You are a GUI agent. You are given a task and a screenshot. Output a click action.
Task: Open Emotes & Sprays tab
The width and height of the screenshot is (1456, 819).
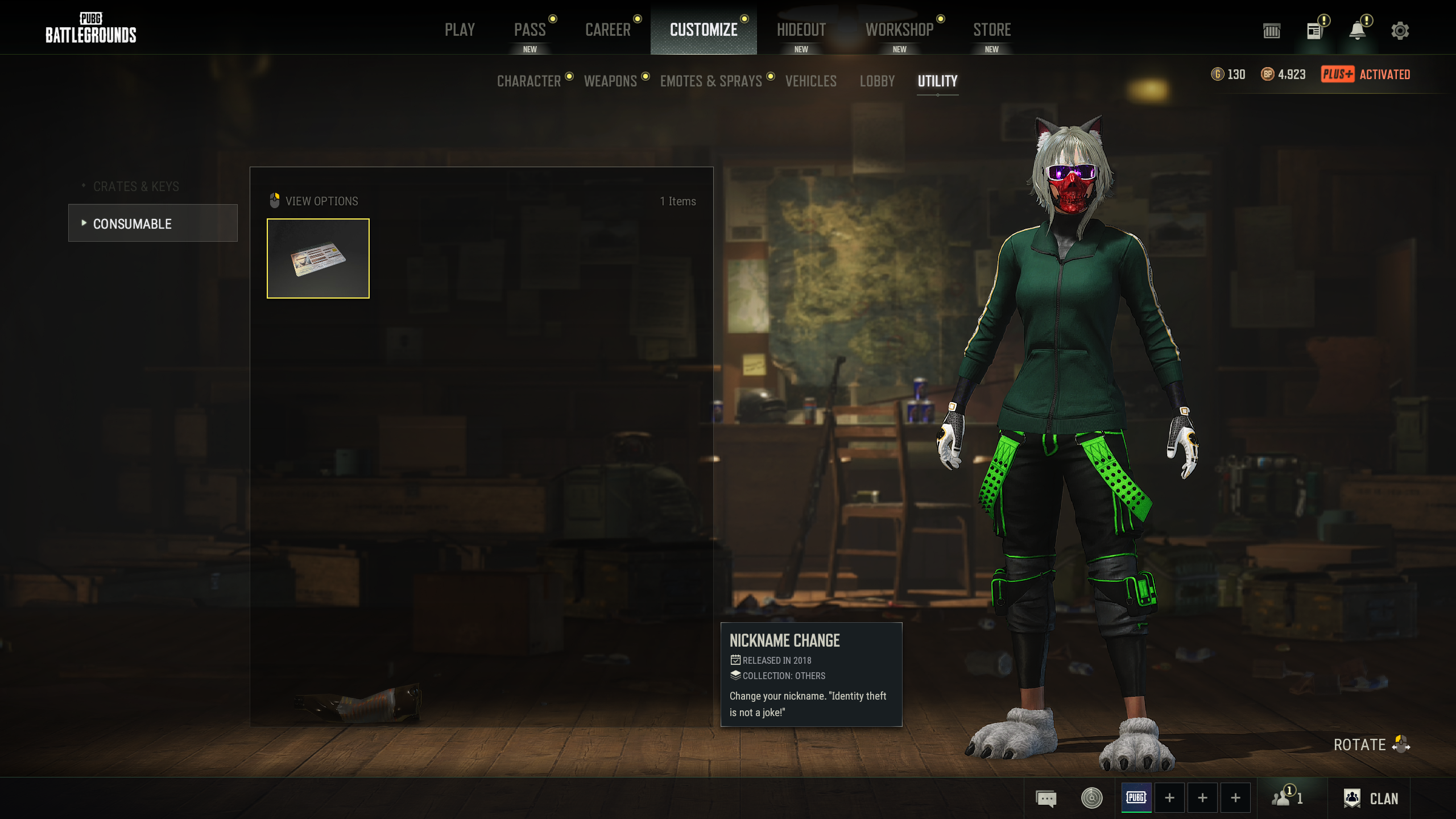(711, 81)
